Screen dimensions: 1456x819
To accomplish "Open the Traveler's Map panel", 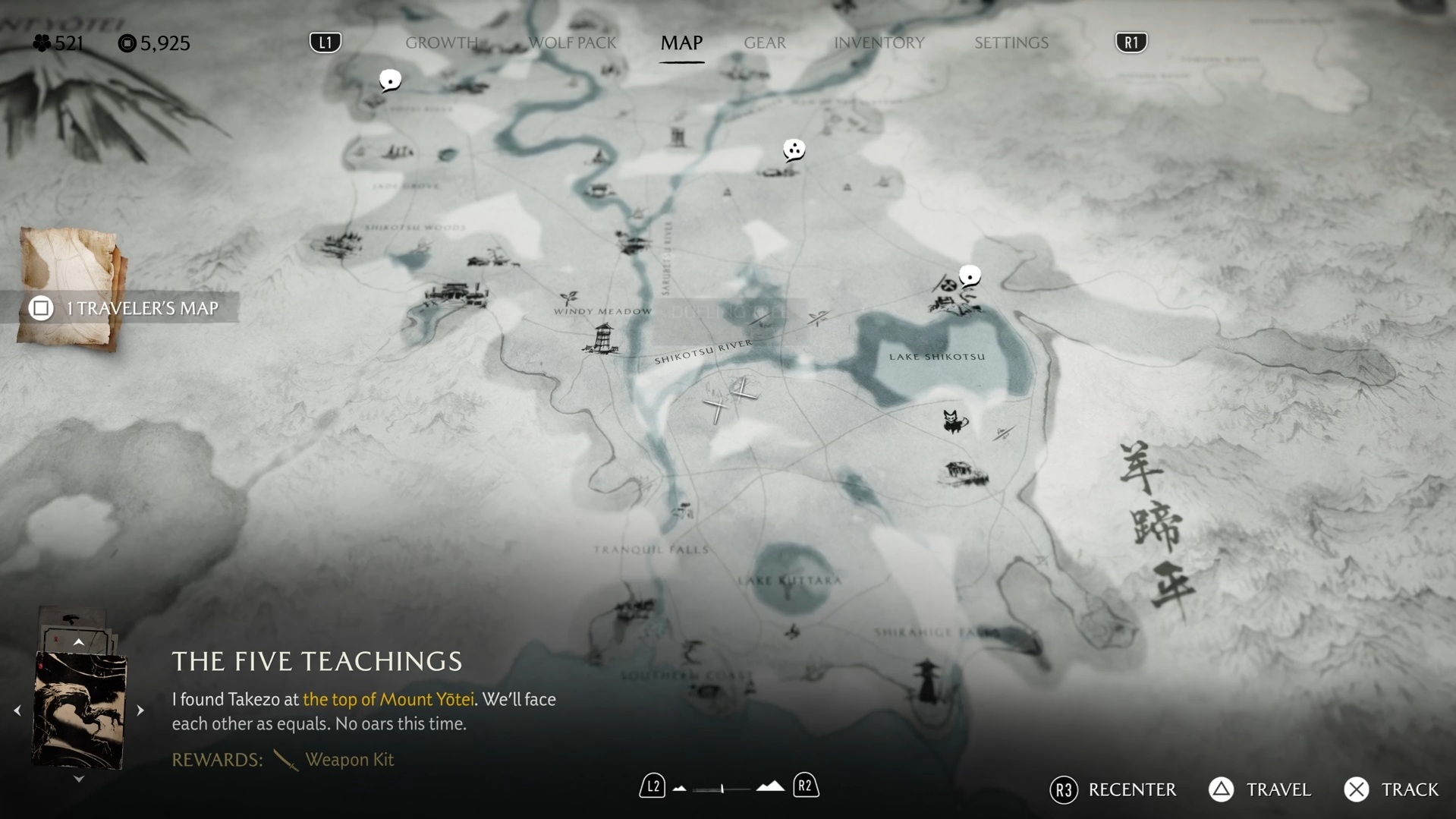I will [x=125, y=308].
